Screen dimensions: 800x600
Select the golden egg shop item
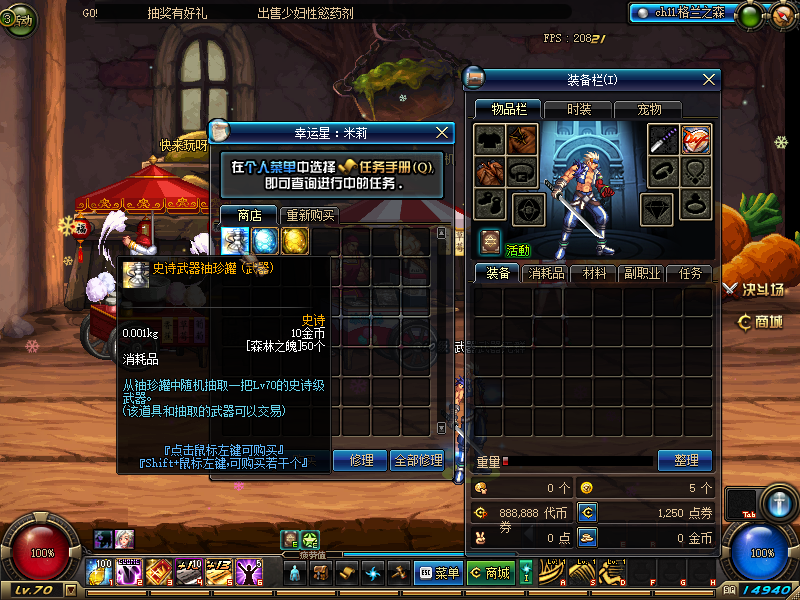(x=294, y=241)
